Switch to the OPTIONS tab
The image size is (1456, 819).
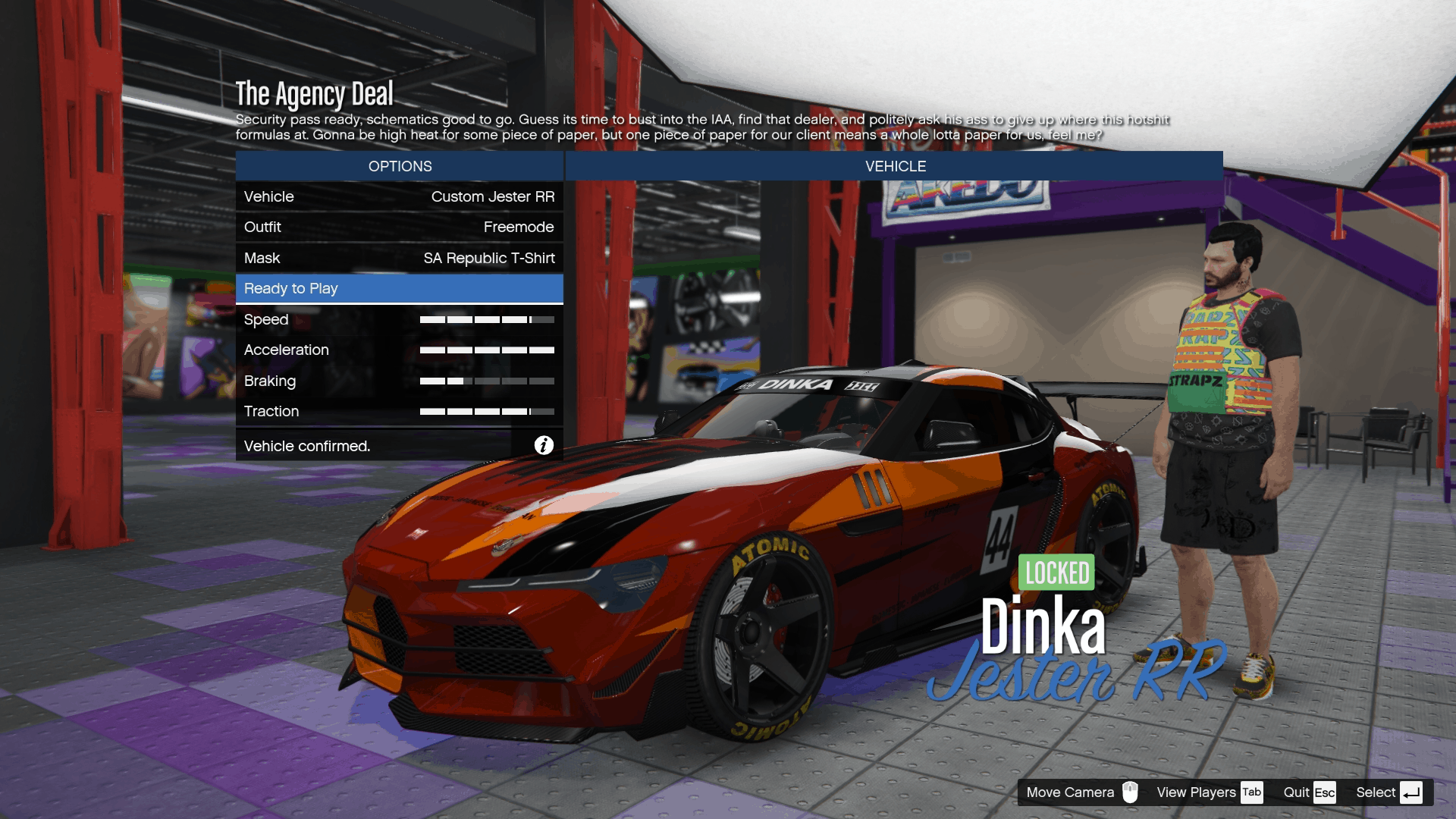click(x=400, y=166)
